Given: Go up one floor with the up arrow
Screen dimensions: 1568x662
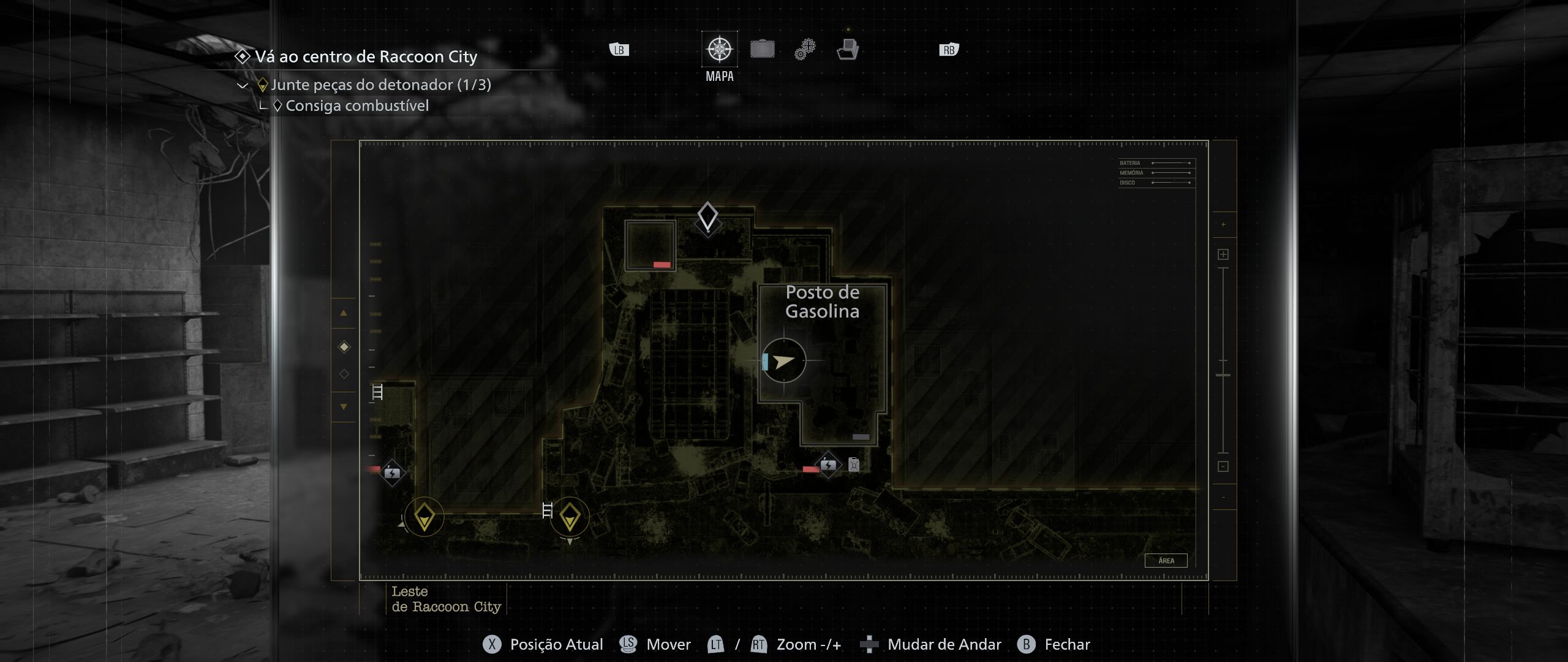Looking at the screenshot, I should [344, 313].
